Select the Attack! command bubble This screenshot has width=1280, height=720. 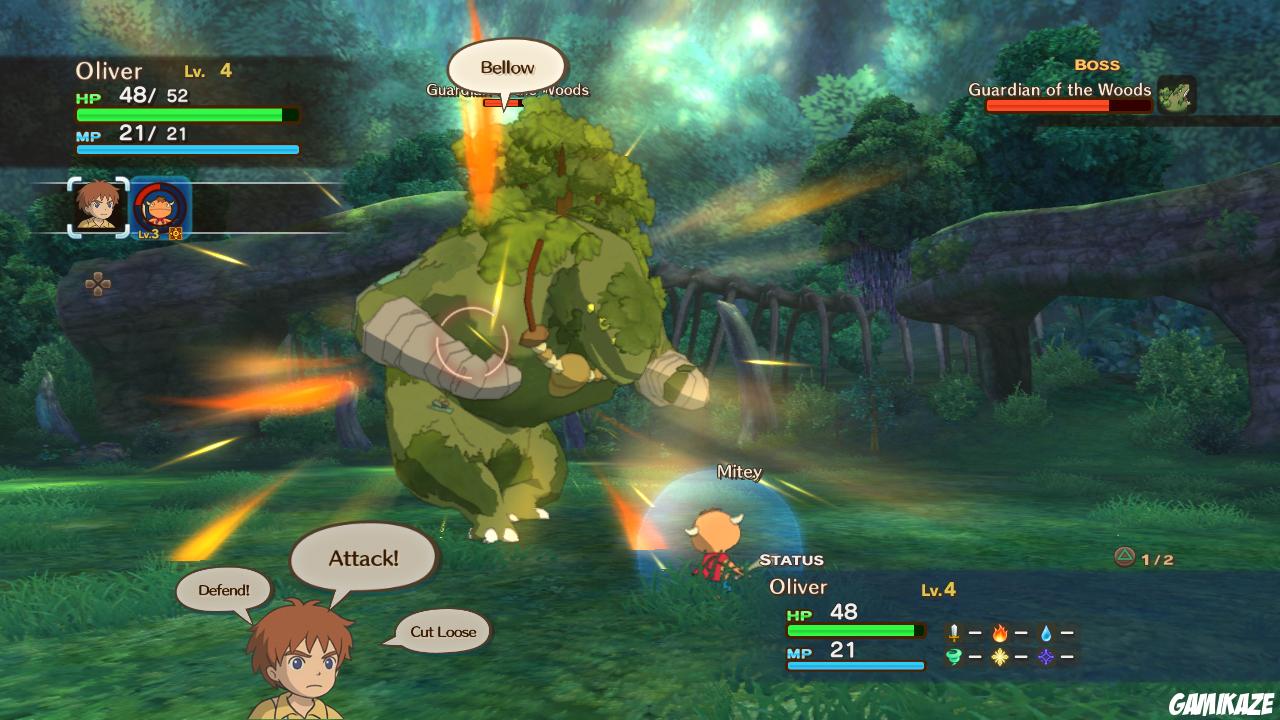pos(362,557)
